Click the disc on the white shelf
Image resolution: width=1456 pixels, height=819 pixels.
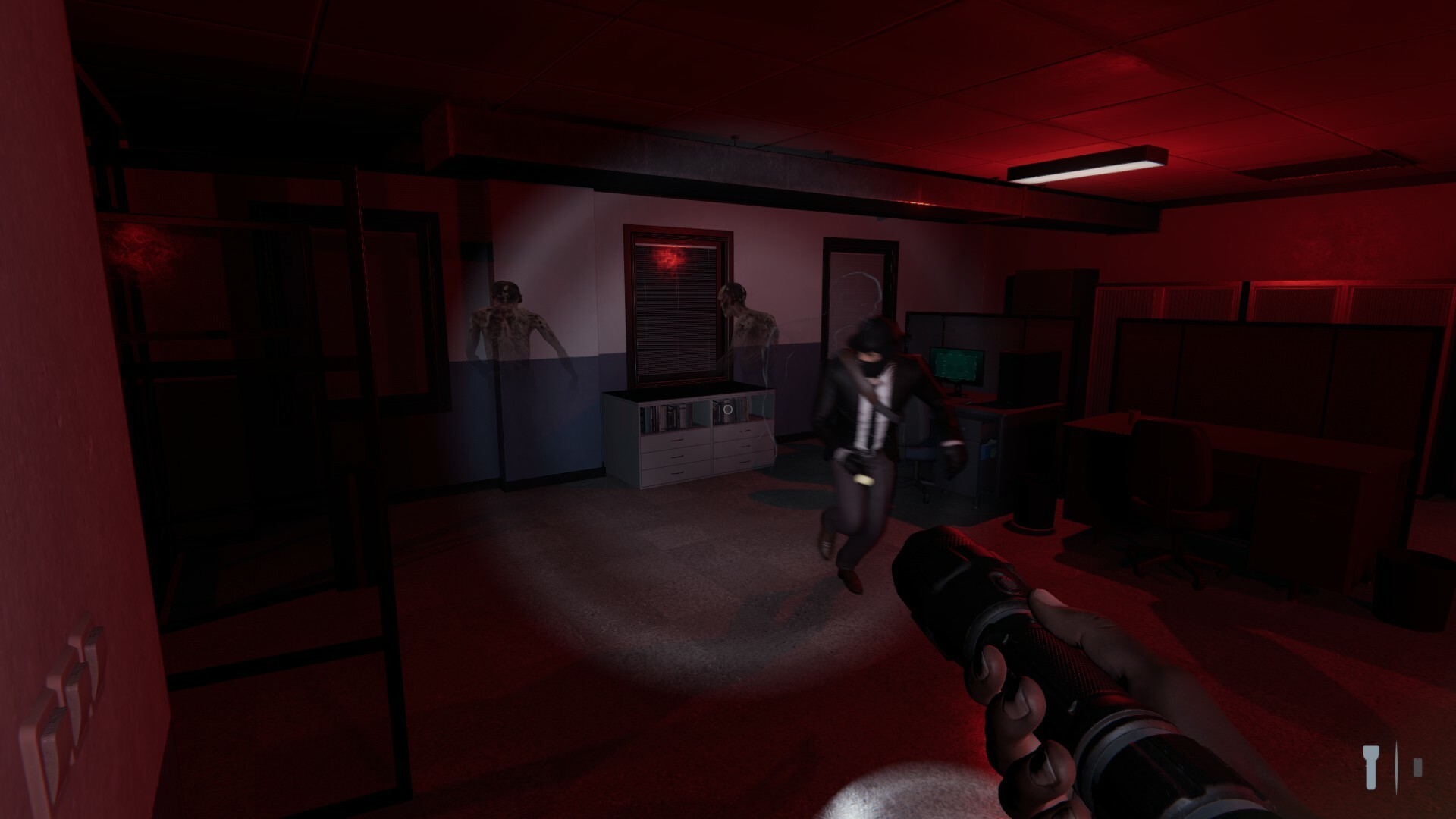727,409
